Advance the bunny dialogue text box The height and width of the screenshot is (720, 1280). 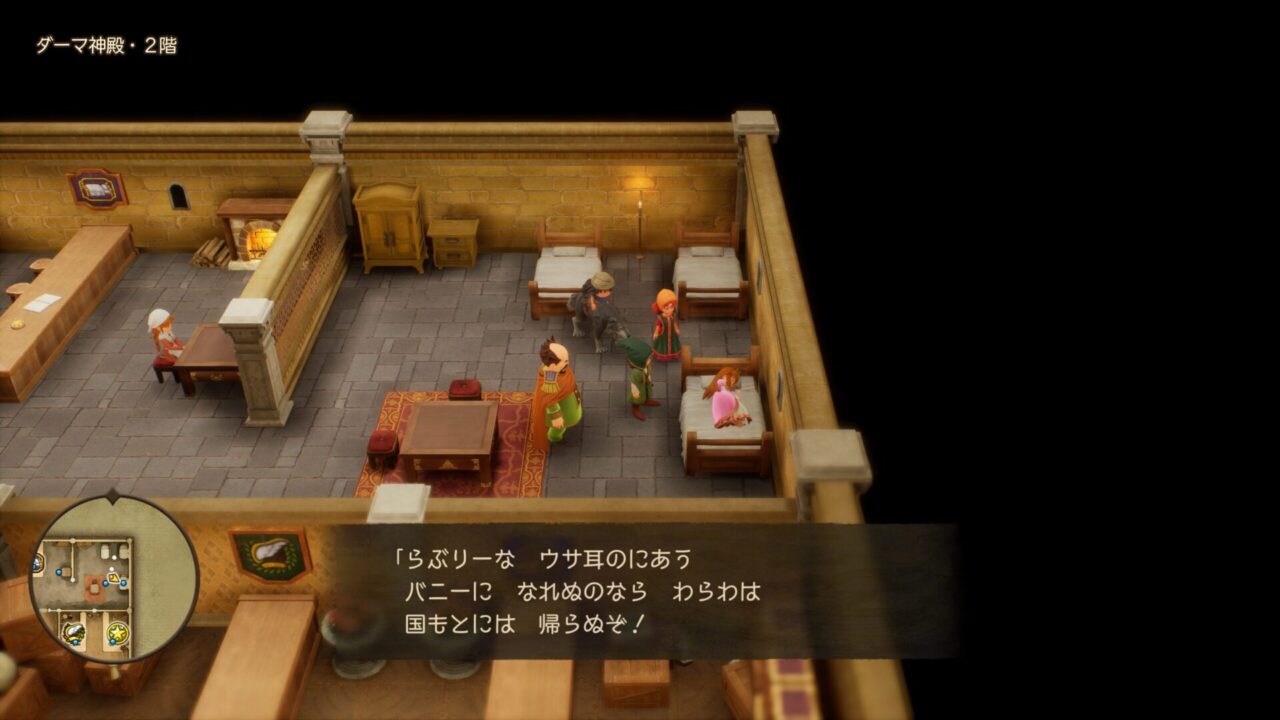click(640, 591)
